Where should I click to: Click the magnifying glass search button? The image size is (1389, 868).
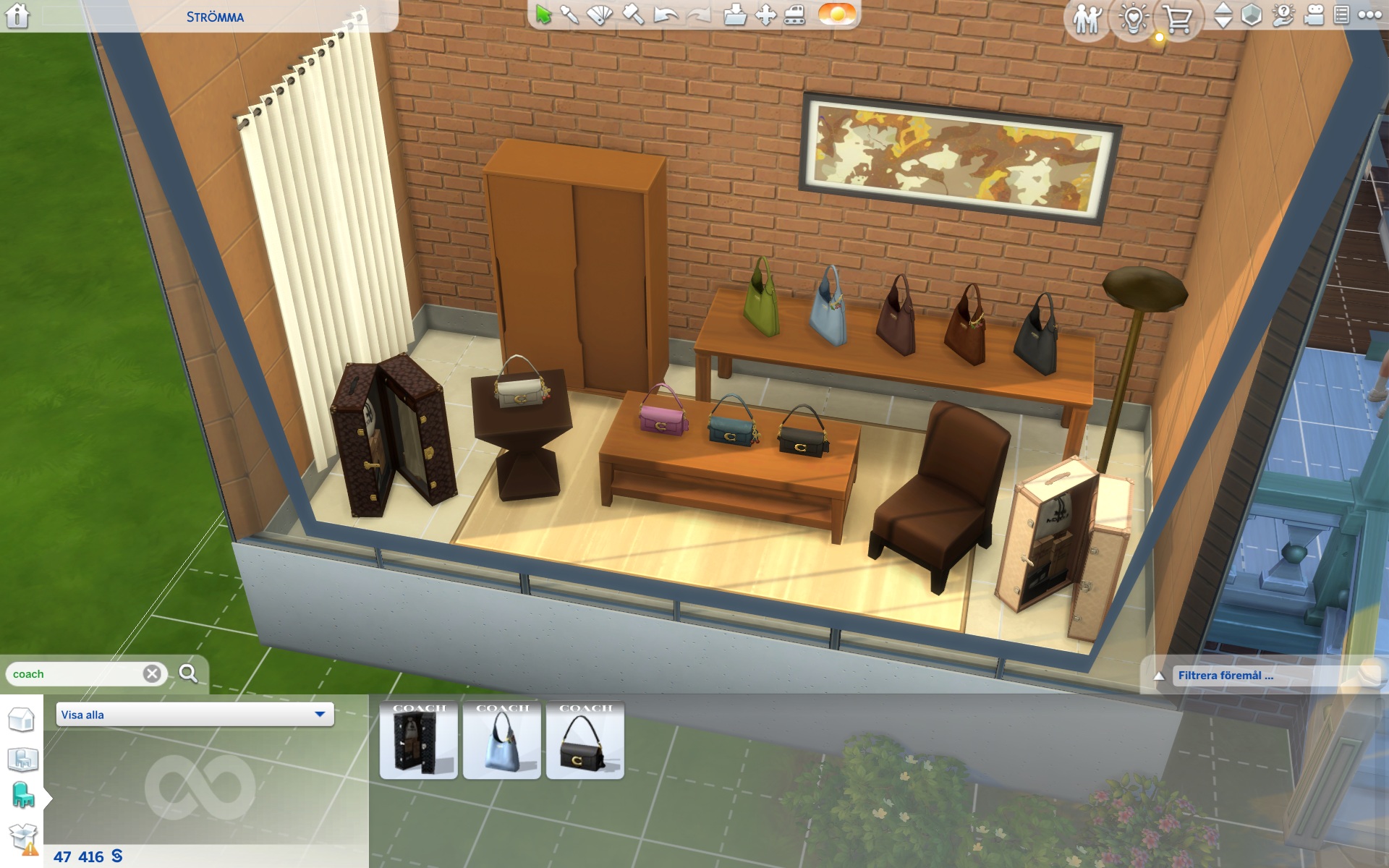click(188, 674)
